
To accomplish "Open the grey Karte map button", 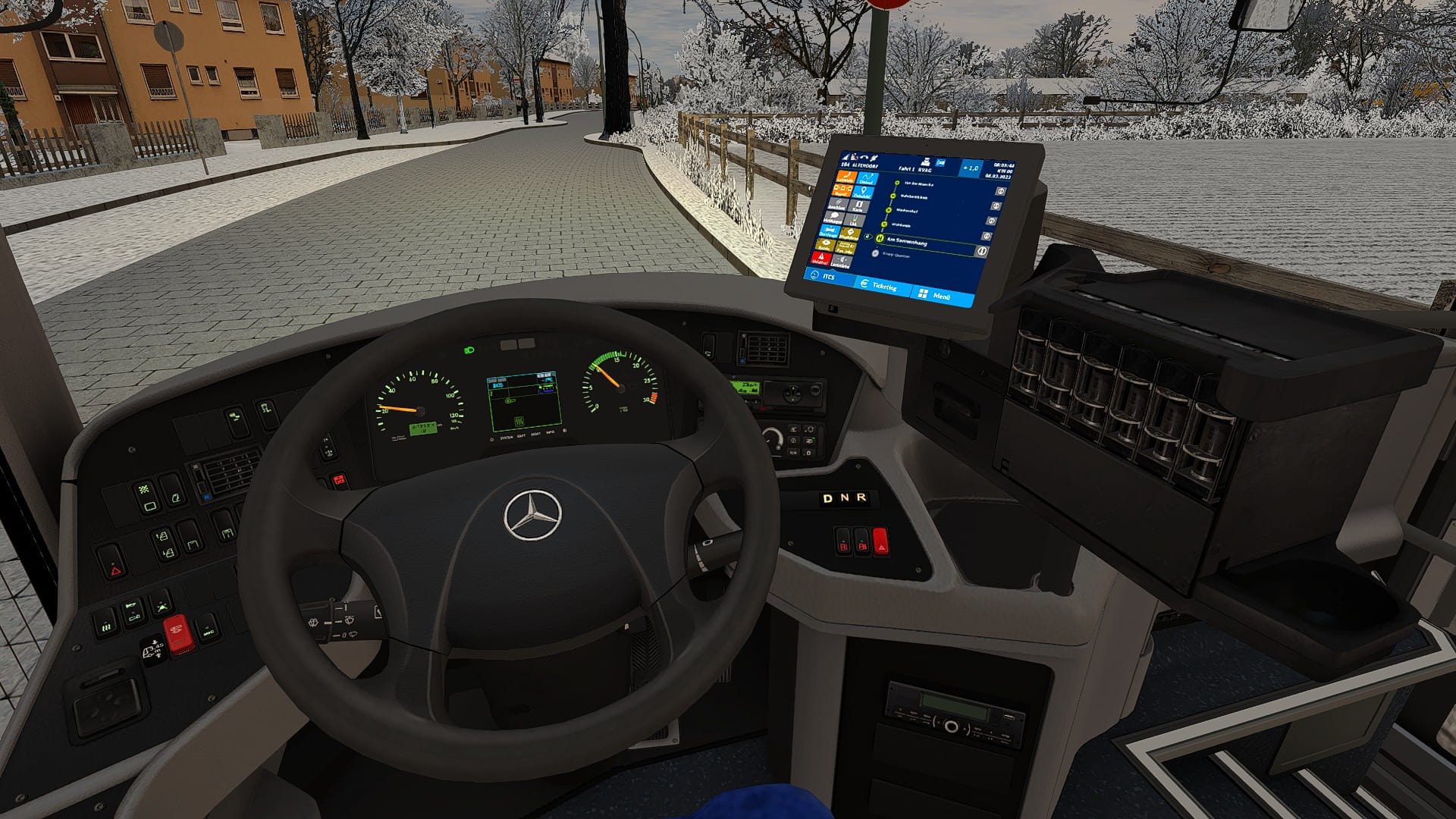I will [858, 206].
